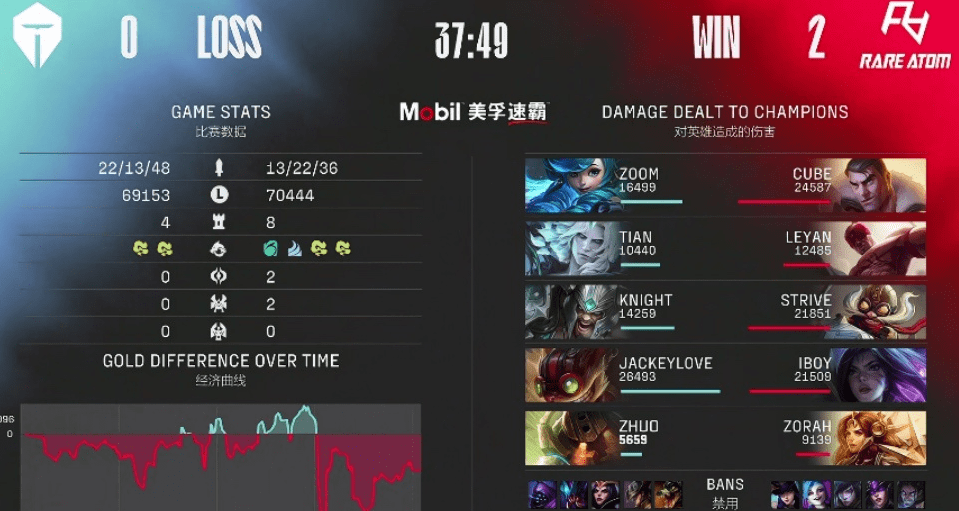
Task: Click KNIGHT's champion portrait
Action: point(570,311)
